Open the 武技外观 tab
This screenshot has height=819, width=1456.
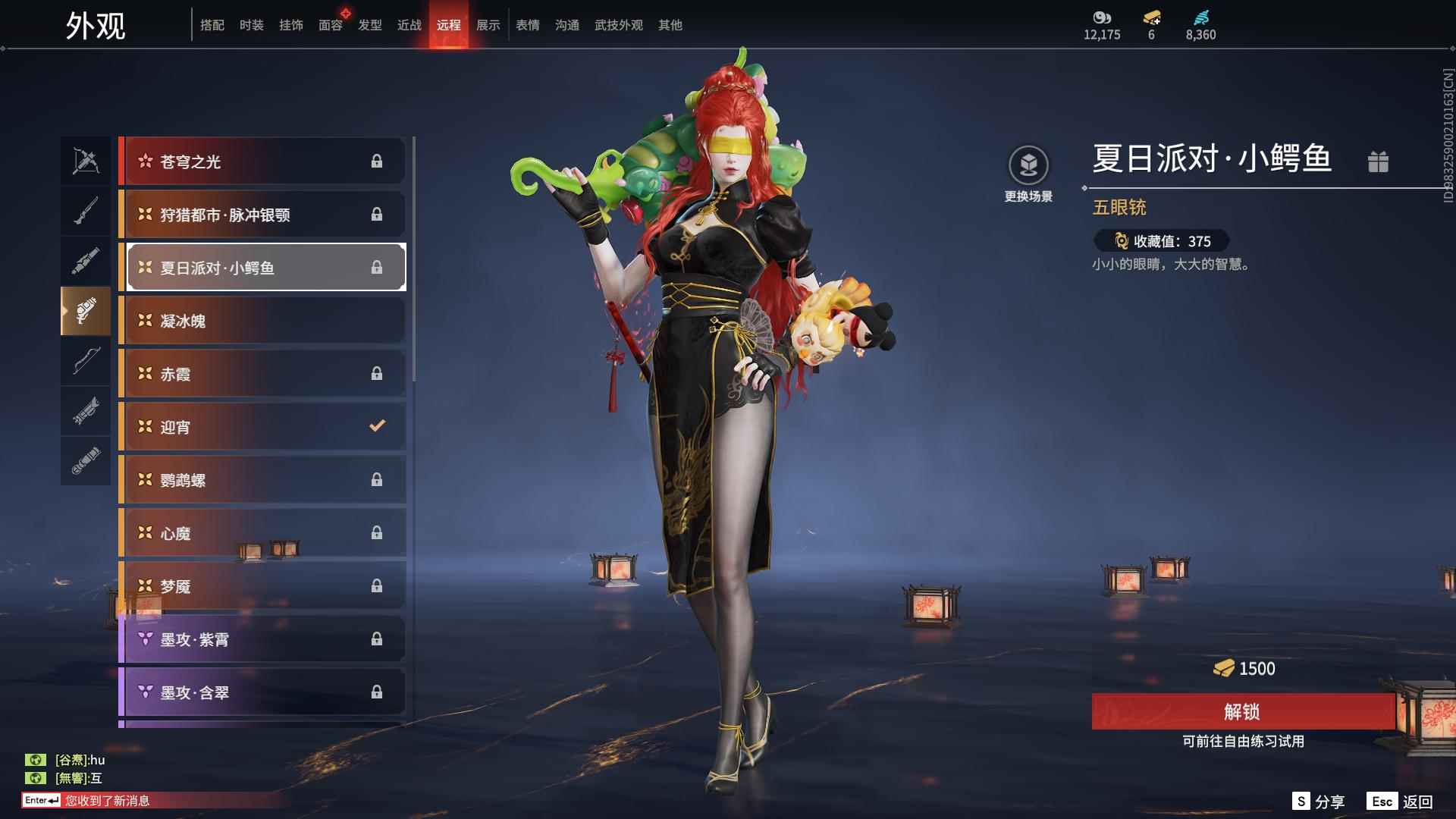coord(618,25)
